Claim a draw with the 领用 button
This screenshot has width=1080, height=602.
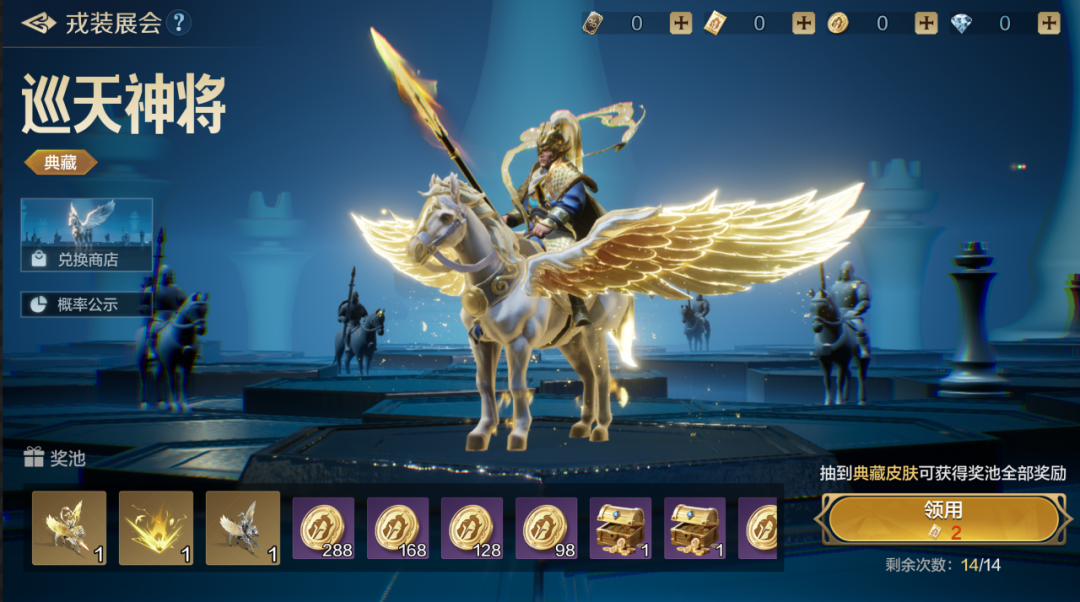[x=943, y=519]
